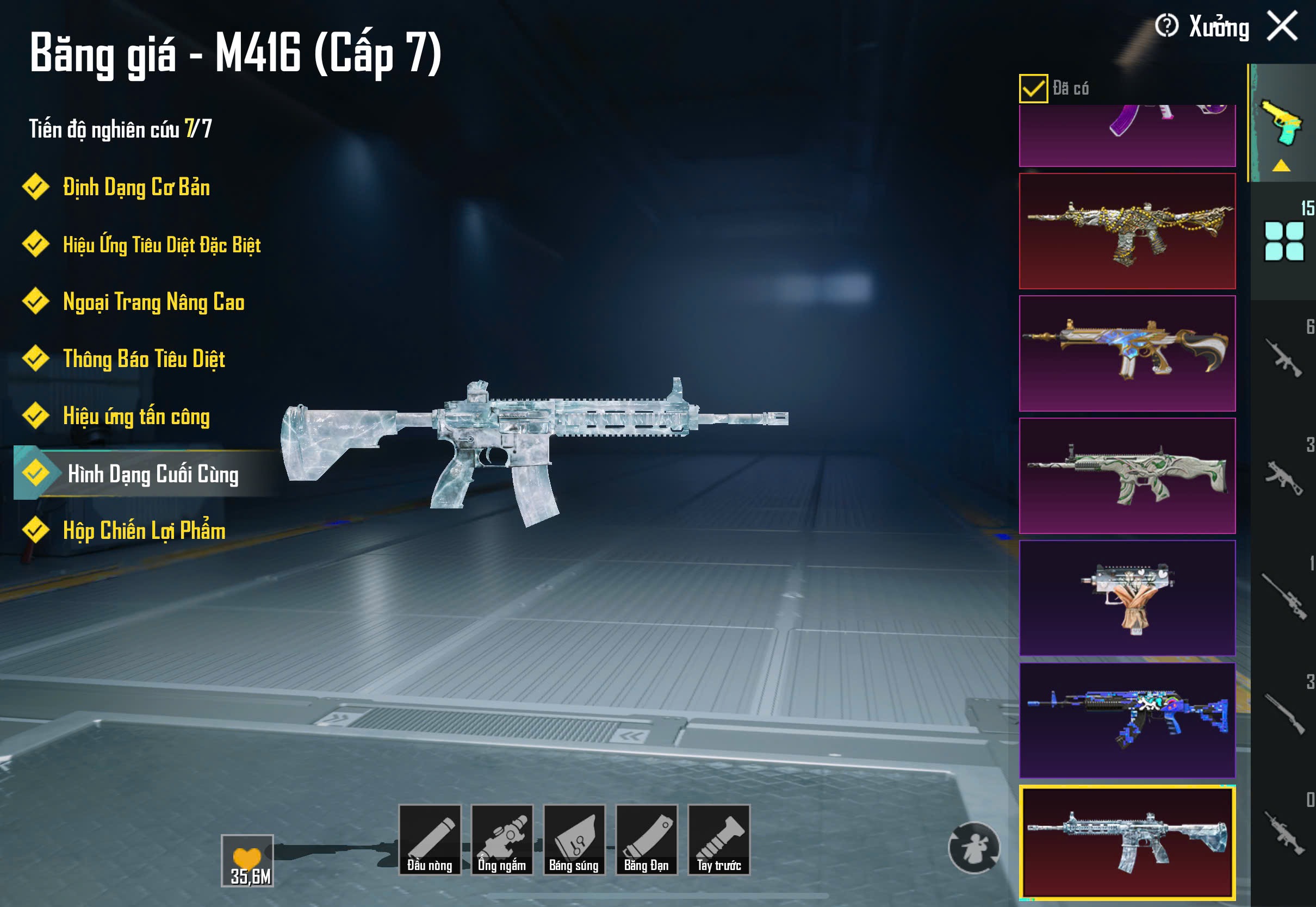The image size is (1316, 907).
Task: Show Hộp Chiến Lợi Phẩm entry
Action: click(144, 531)
